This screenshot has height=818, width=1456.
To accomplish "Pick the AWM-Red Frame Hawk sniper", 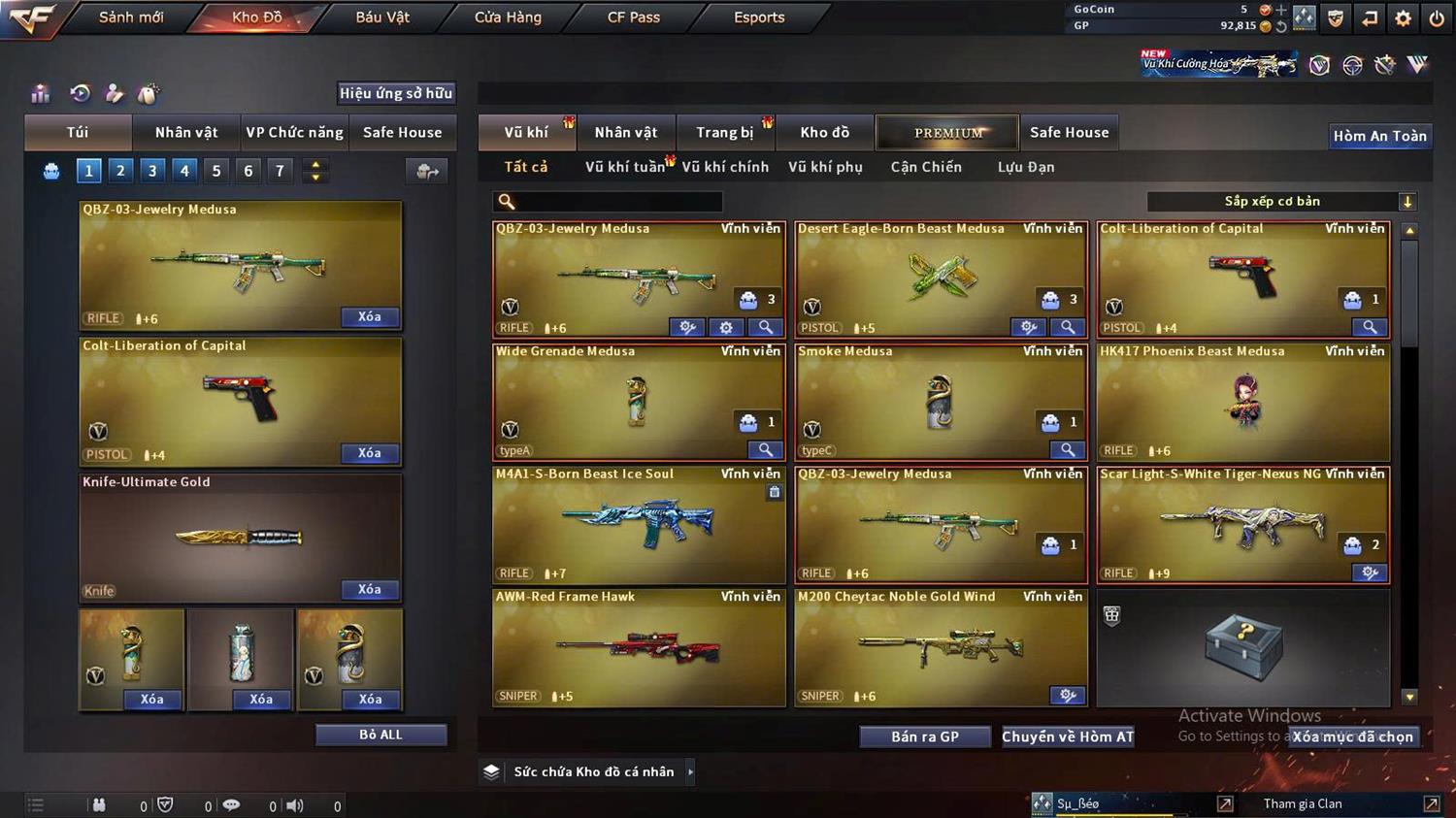I will (x=638, y=647).
